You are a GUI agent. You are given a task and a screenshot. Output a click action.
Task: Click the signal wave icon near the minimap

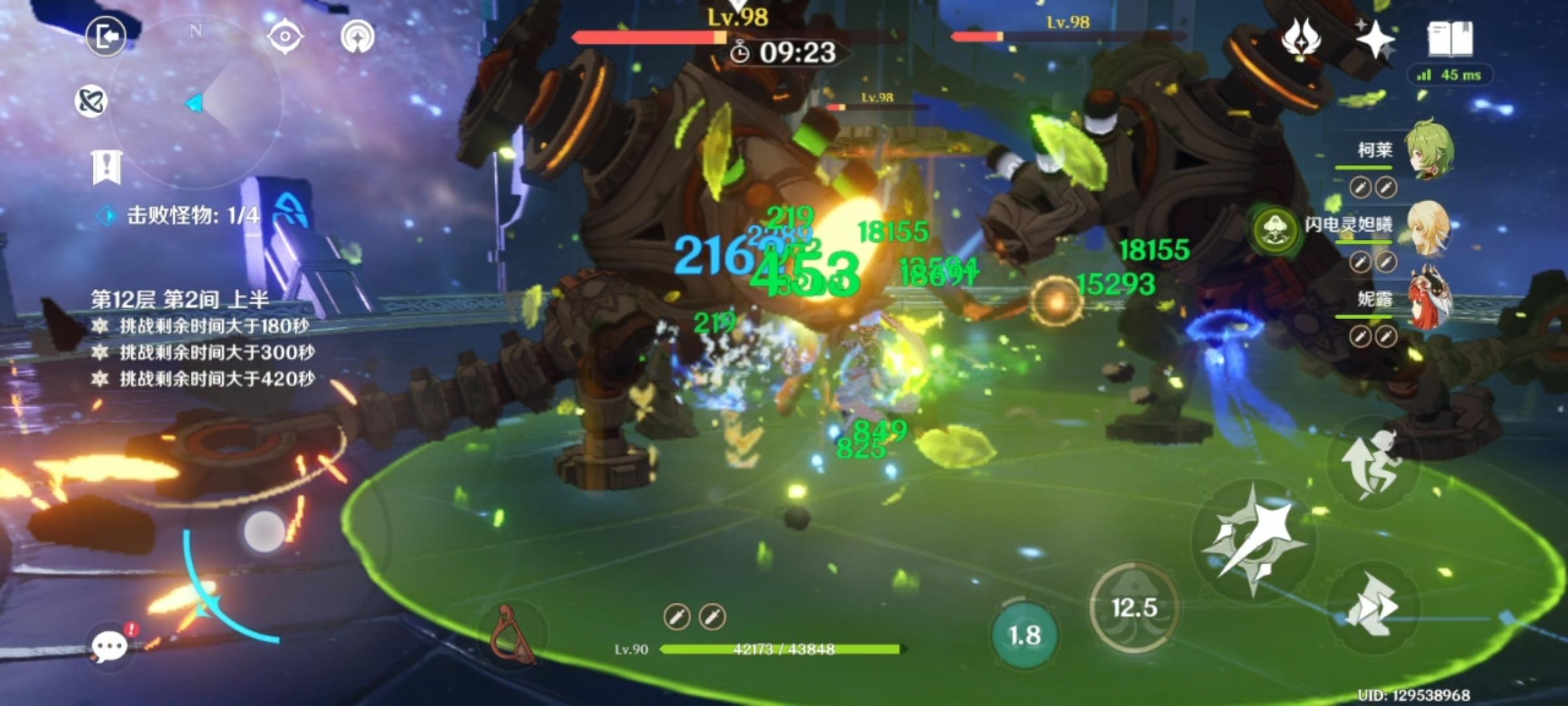357,37
